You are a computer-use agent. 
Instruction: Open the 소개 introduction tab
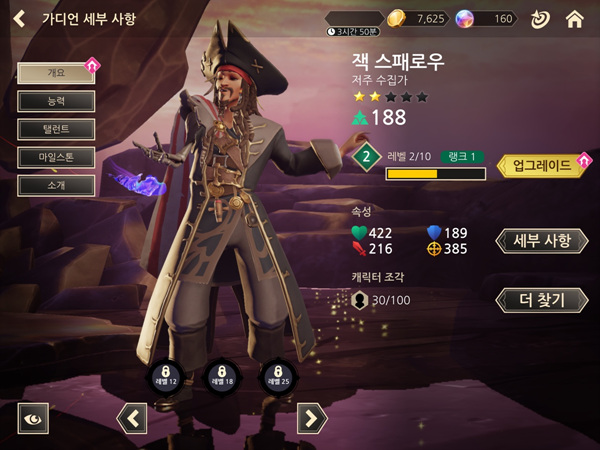pyautogui.click(x=56, y=185)
